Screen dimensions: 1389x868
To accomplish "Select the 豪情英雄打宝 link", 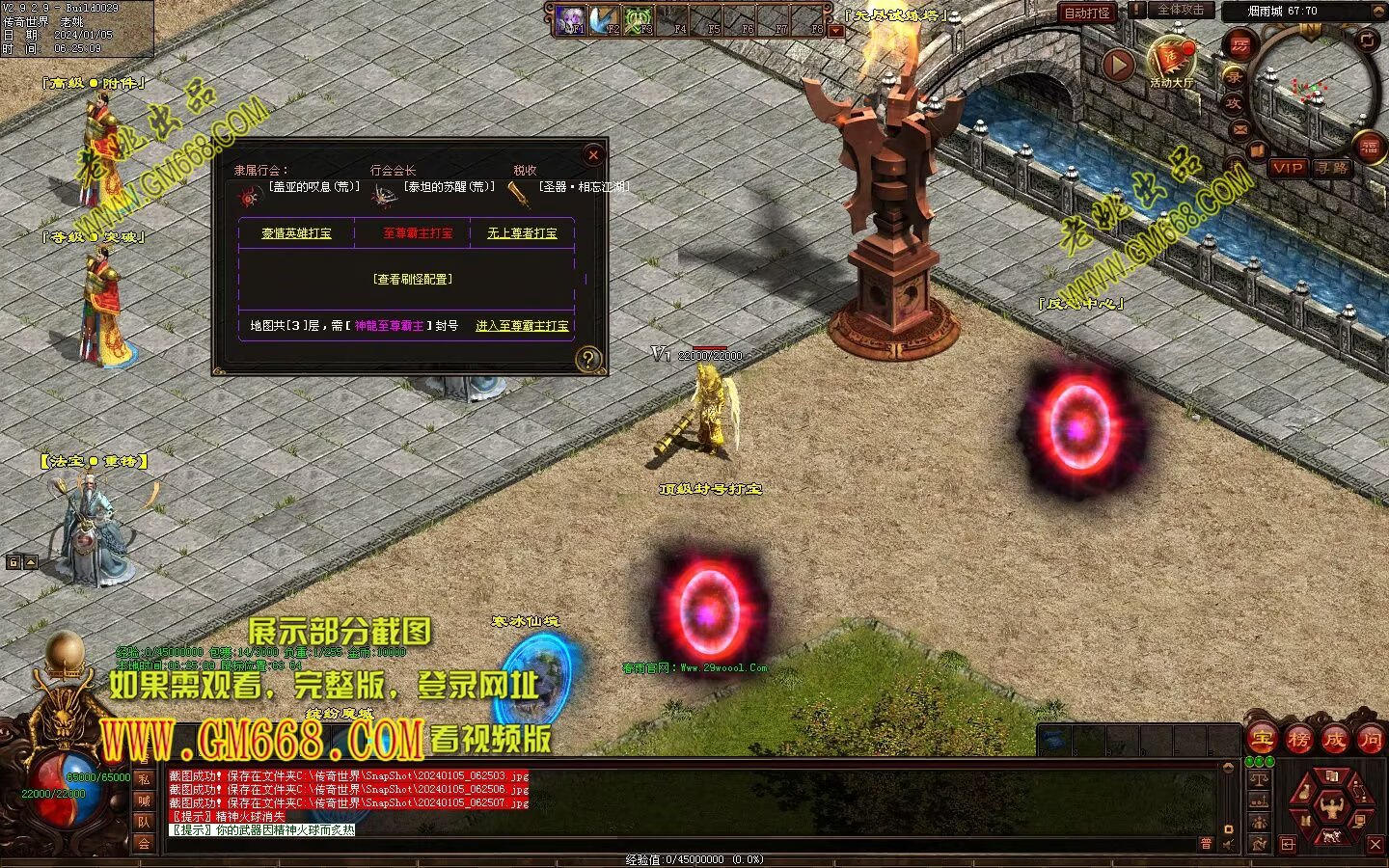I will pos(296,233).
